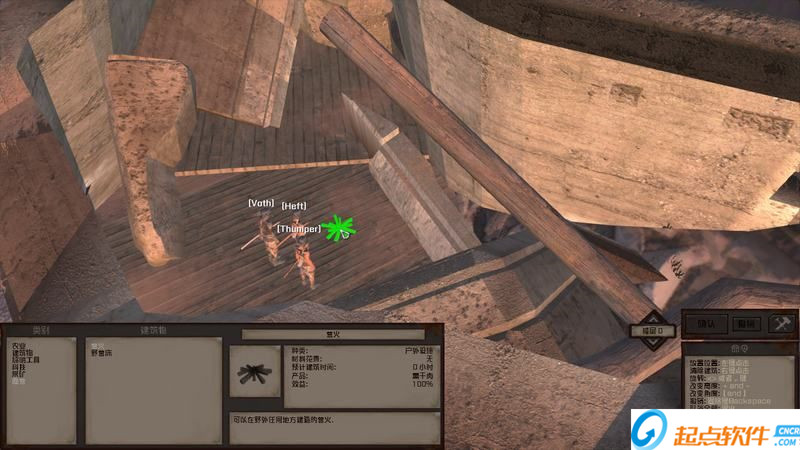Raise the floor level with the up arrow

pyautogui.click(x=652, y=318)
